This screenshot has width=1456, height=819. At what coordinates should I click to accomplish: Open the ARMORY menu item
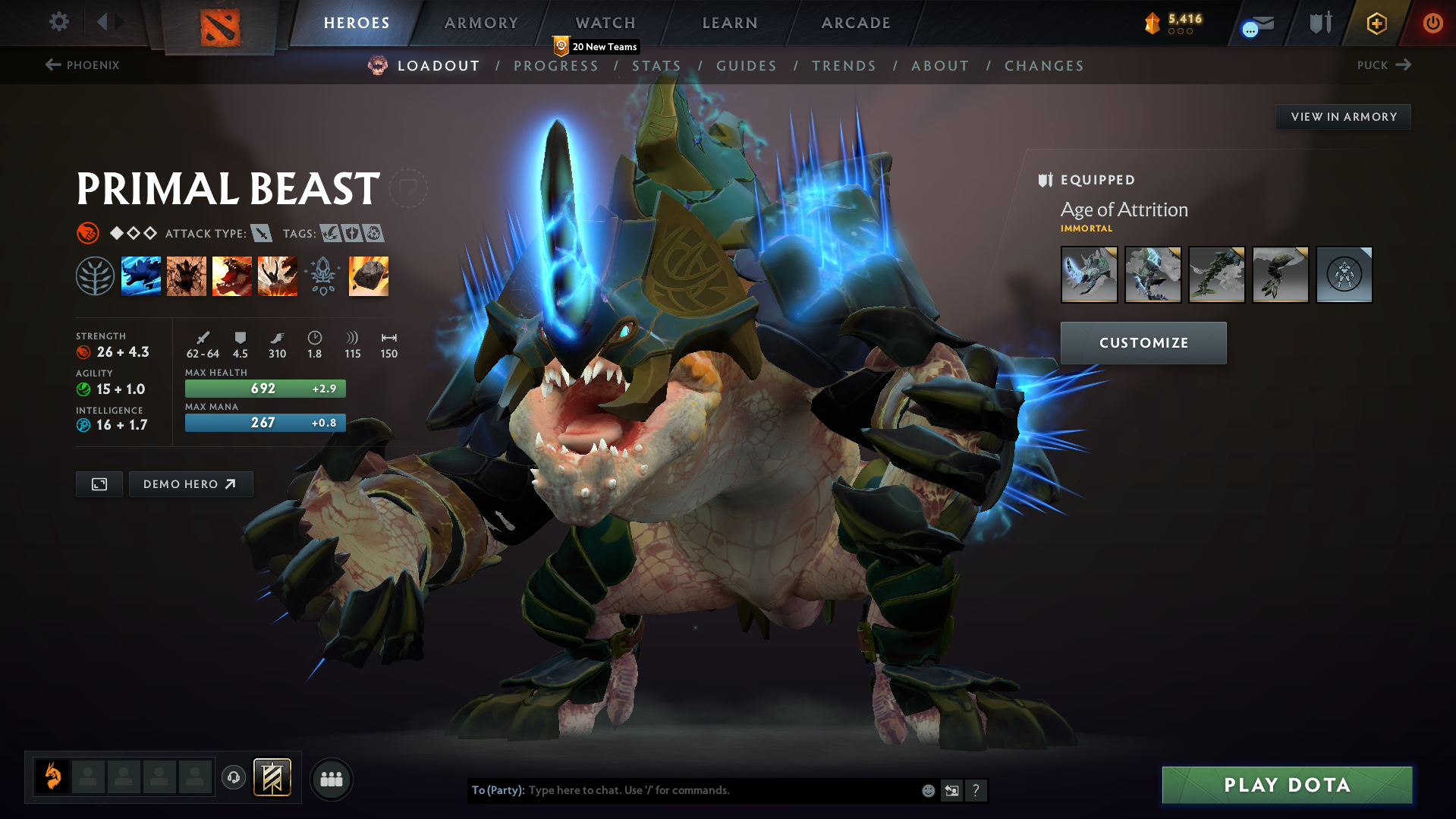point(481,23)
